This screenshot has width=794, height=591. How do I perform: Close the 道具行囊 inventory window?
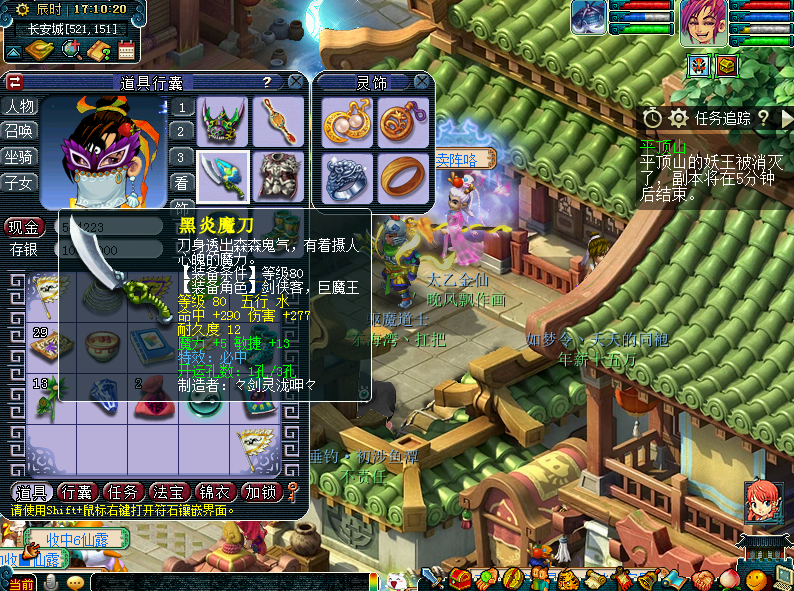tap(296, 82)
